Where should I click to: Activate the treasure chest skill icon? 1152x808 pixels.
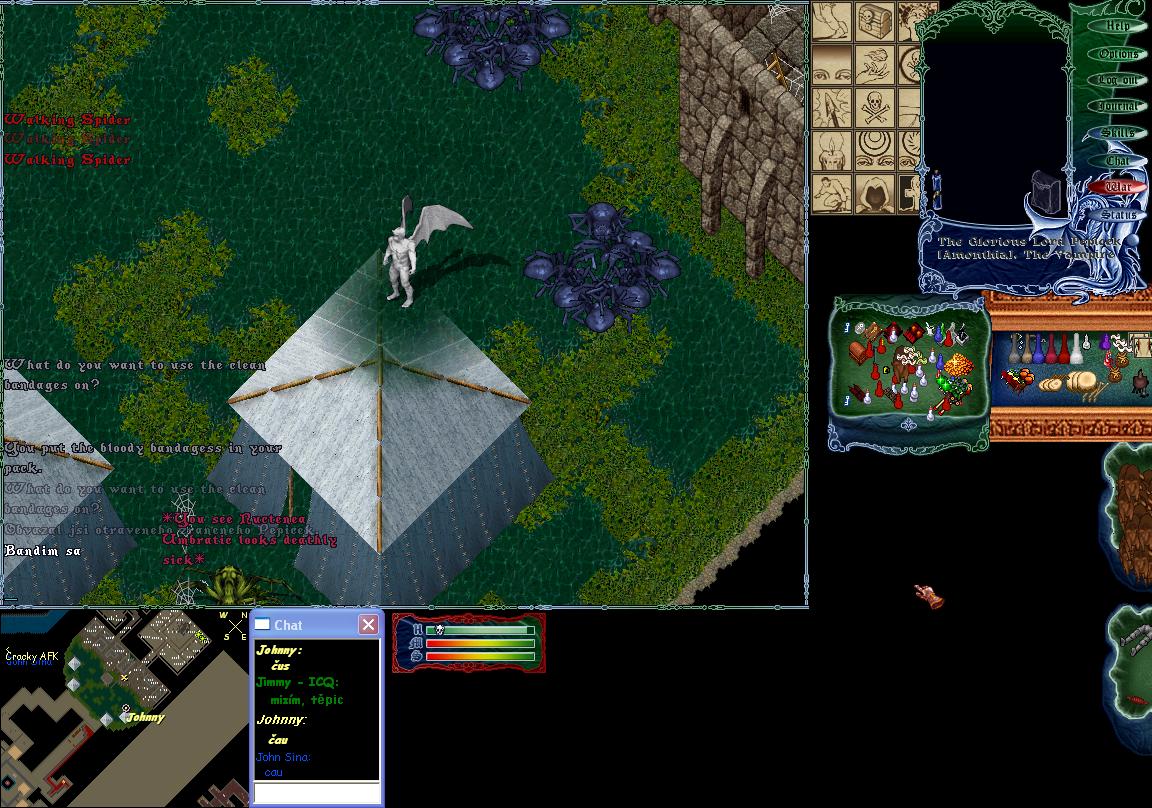click(x=875, y=21)
